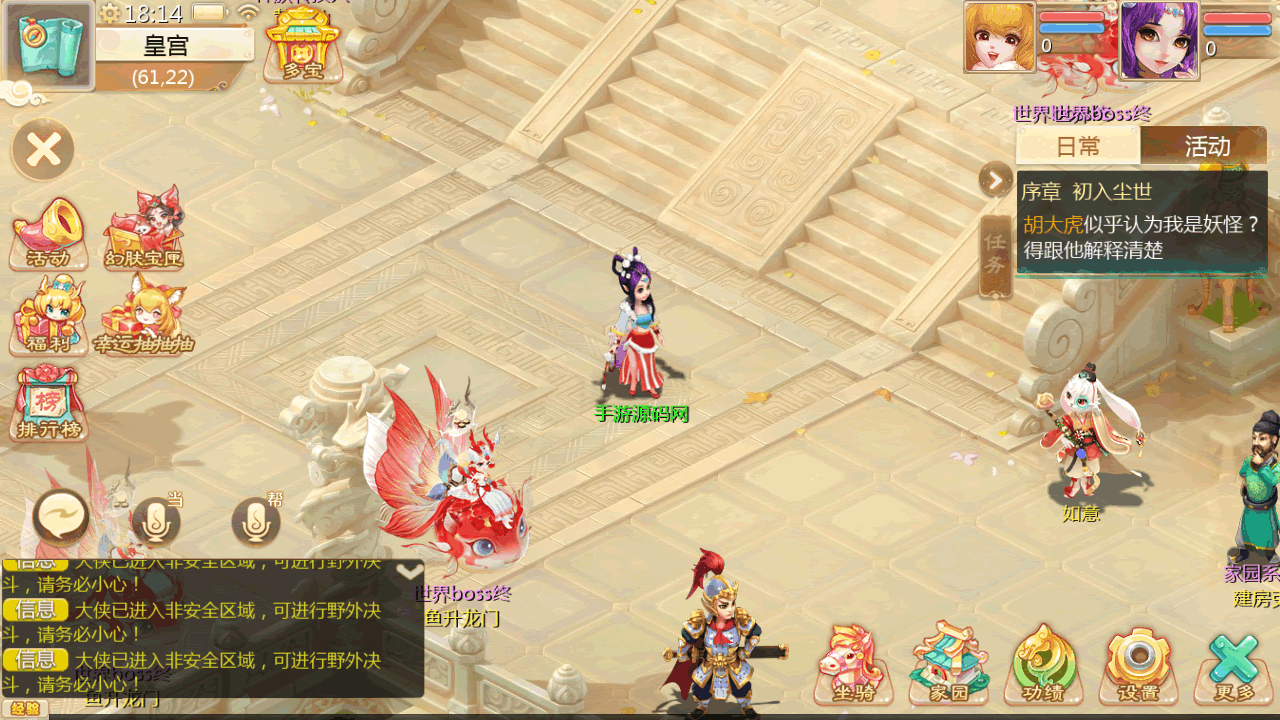
Task: Open the chat bubble button
Action: pyautogui.click(x=61, y=518)
